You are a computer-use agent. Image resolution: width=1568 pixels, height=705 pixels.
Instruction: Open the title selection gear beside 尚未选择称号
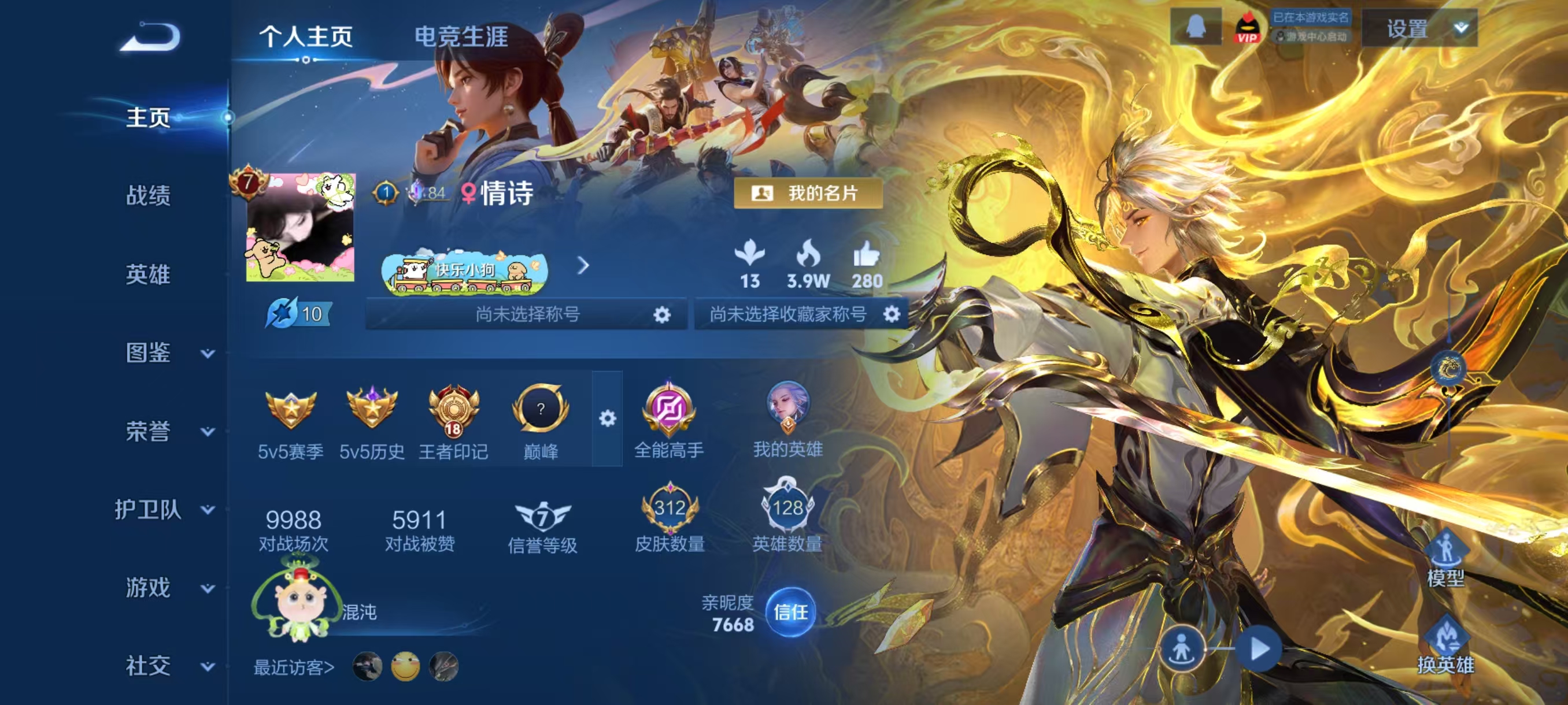(662, 314)
